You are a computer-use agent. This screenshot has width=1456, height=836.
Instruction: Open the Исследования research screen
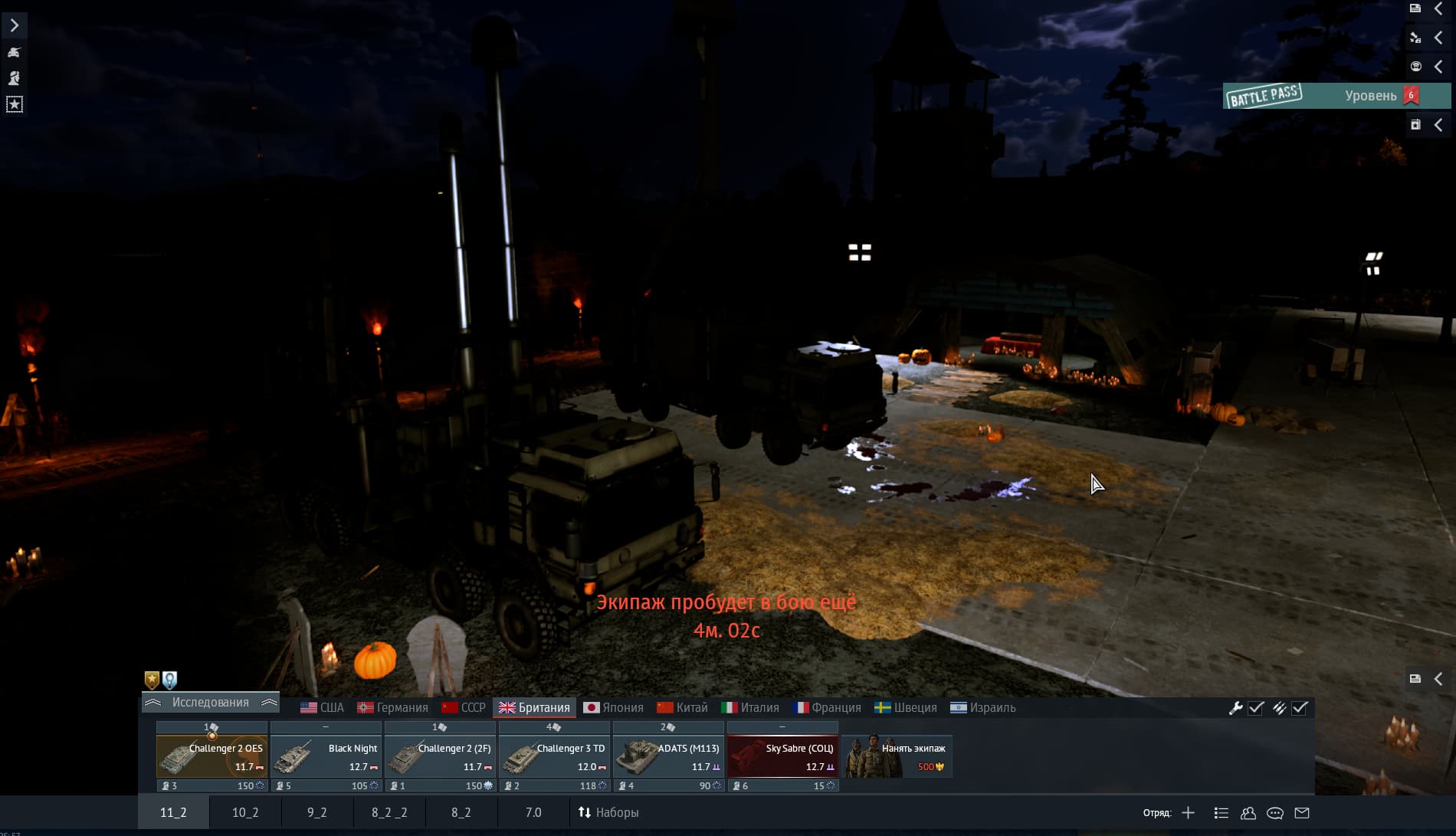pyautogui.click(x=211, y=703)
